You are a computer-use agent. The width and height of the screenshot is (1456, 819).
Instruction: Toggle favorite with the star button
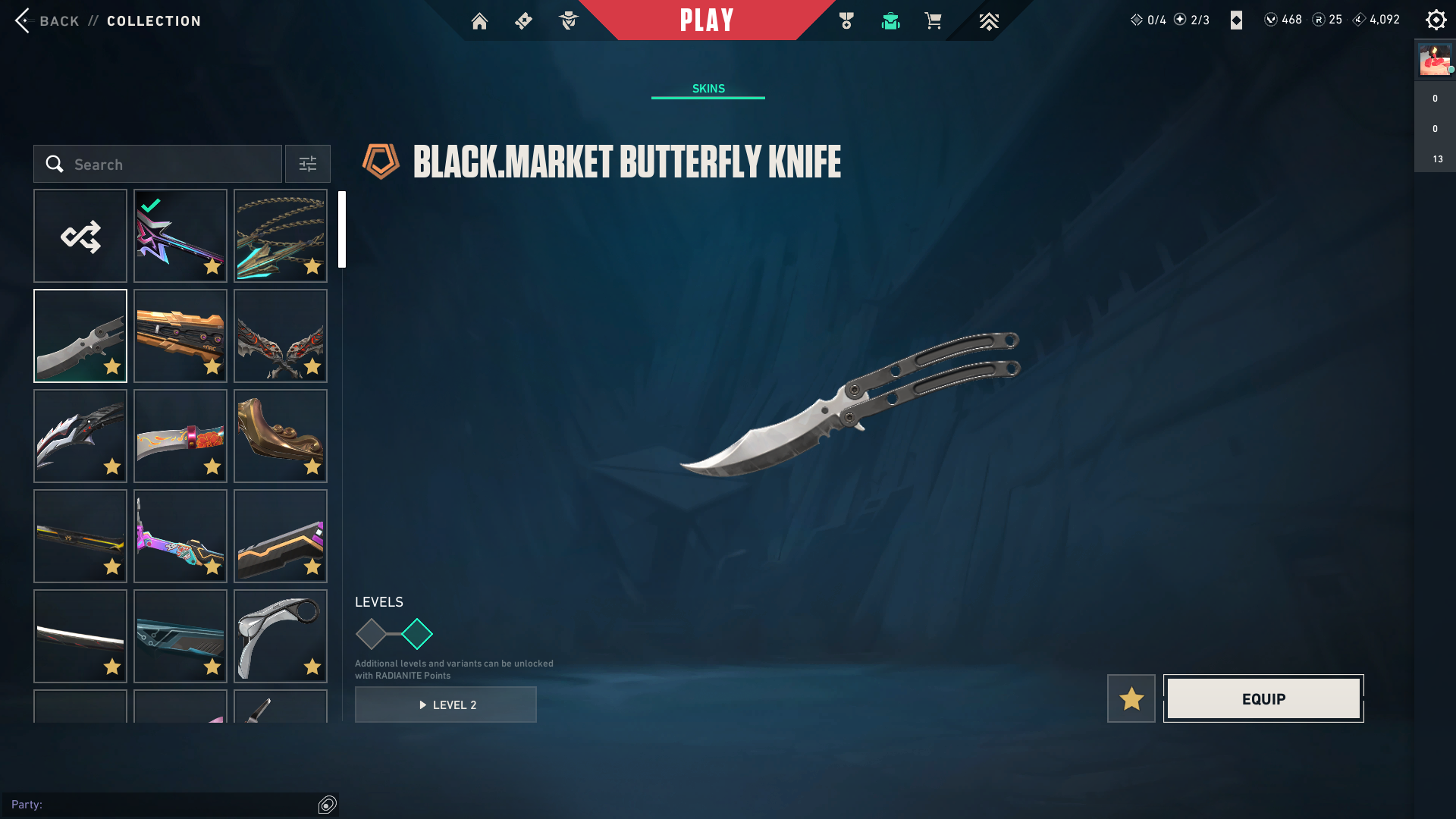1131,698
